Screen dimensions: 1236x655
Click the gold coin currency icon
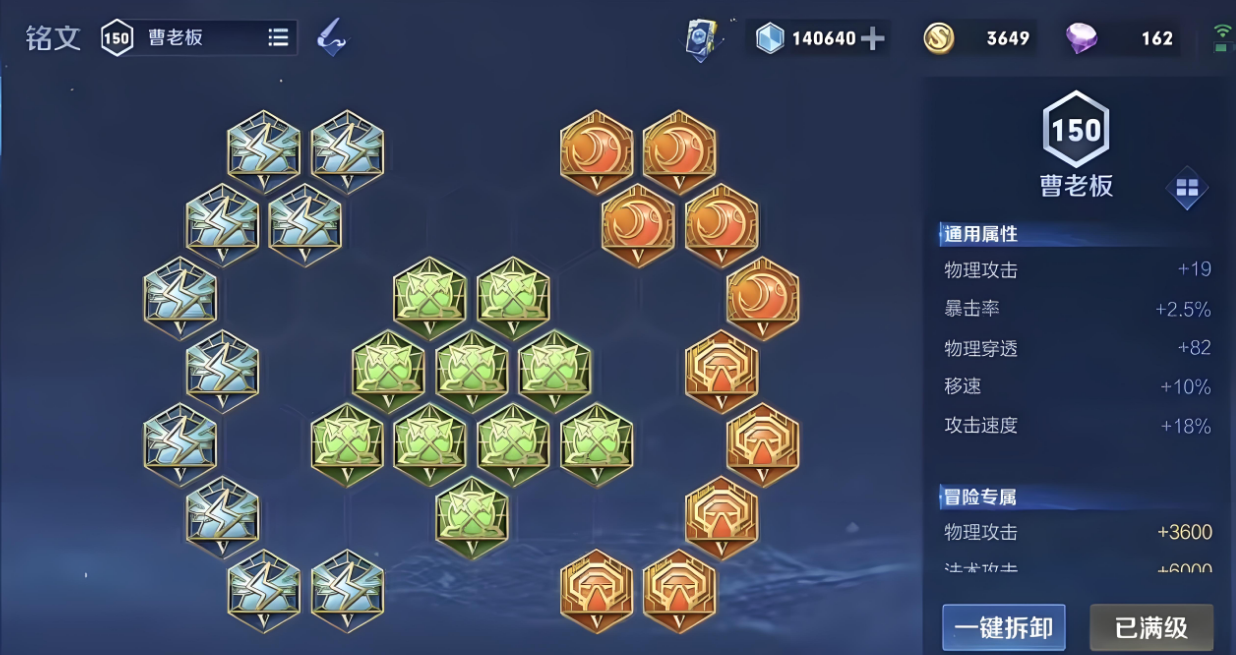(938, 39)
